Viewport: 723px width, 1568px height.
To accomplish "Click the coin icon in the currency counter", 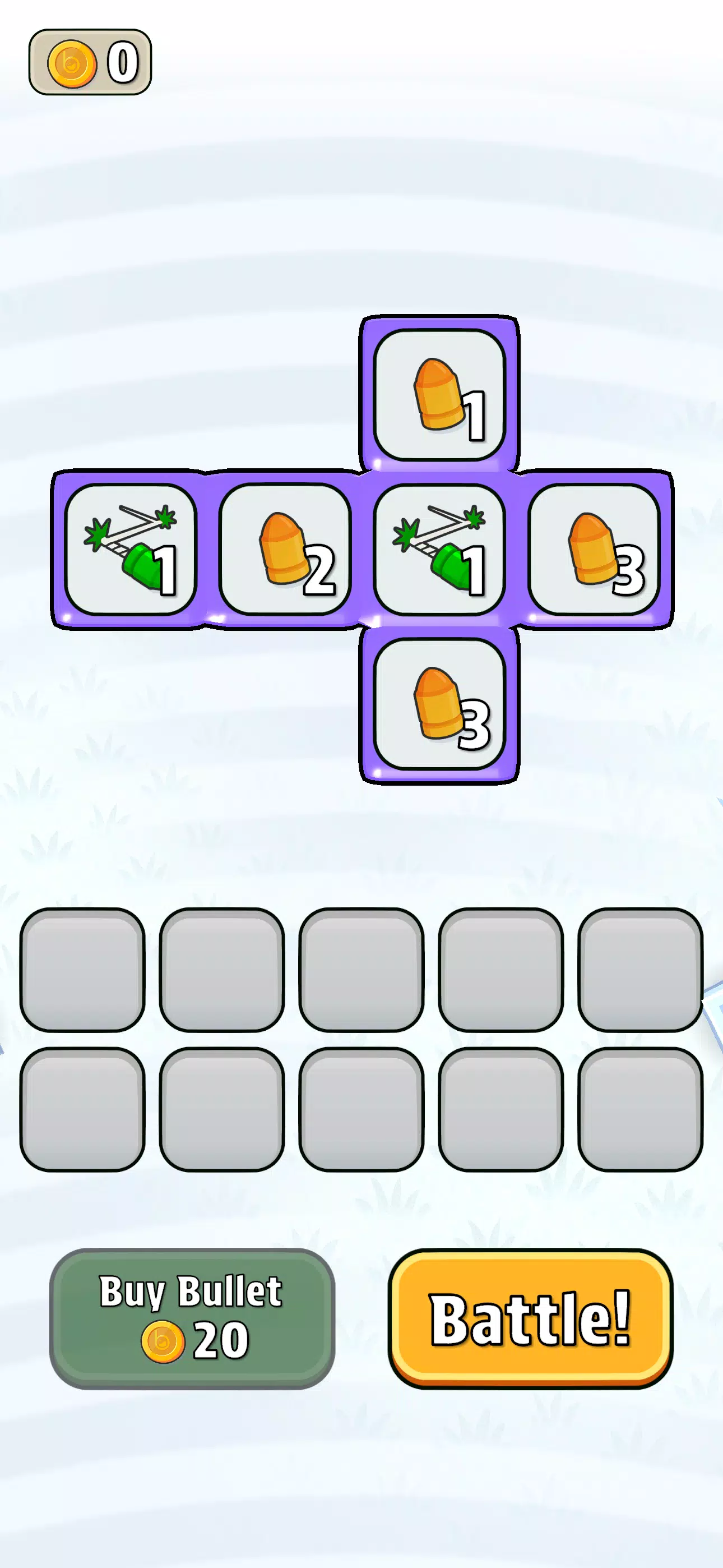I will 72,63.
